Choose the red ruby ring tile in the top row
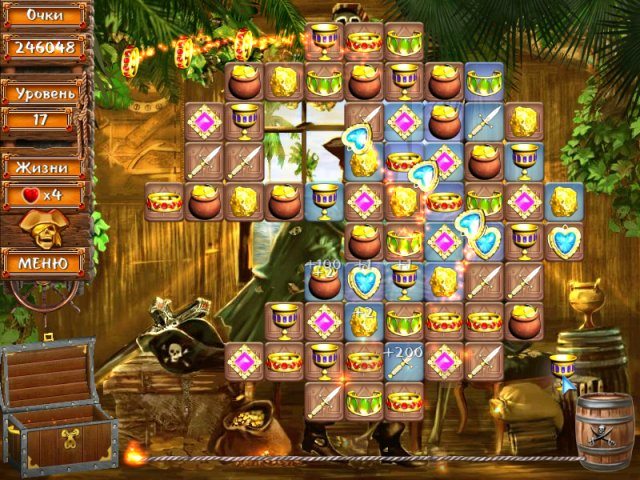The height and width of the screenshot is (480, 640). click(x=364, y=41)
